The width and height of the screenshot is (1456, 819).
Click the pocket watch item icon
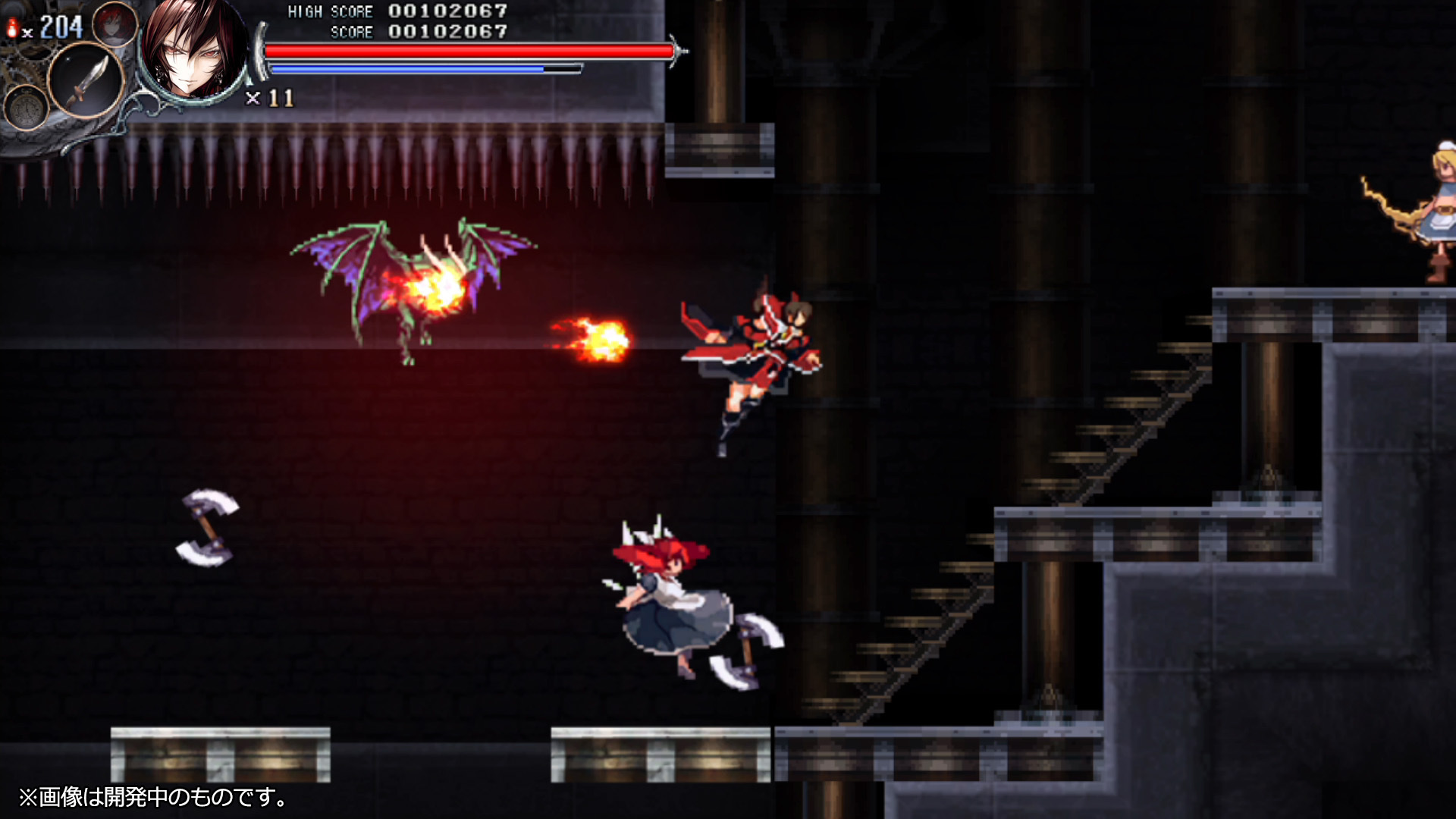pyautogui.click(x=27, y=108)
